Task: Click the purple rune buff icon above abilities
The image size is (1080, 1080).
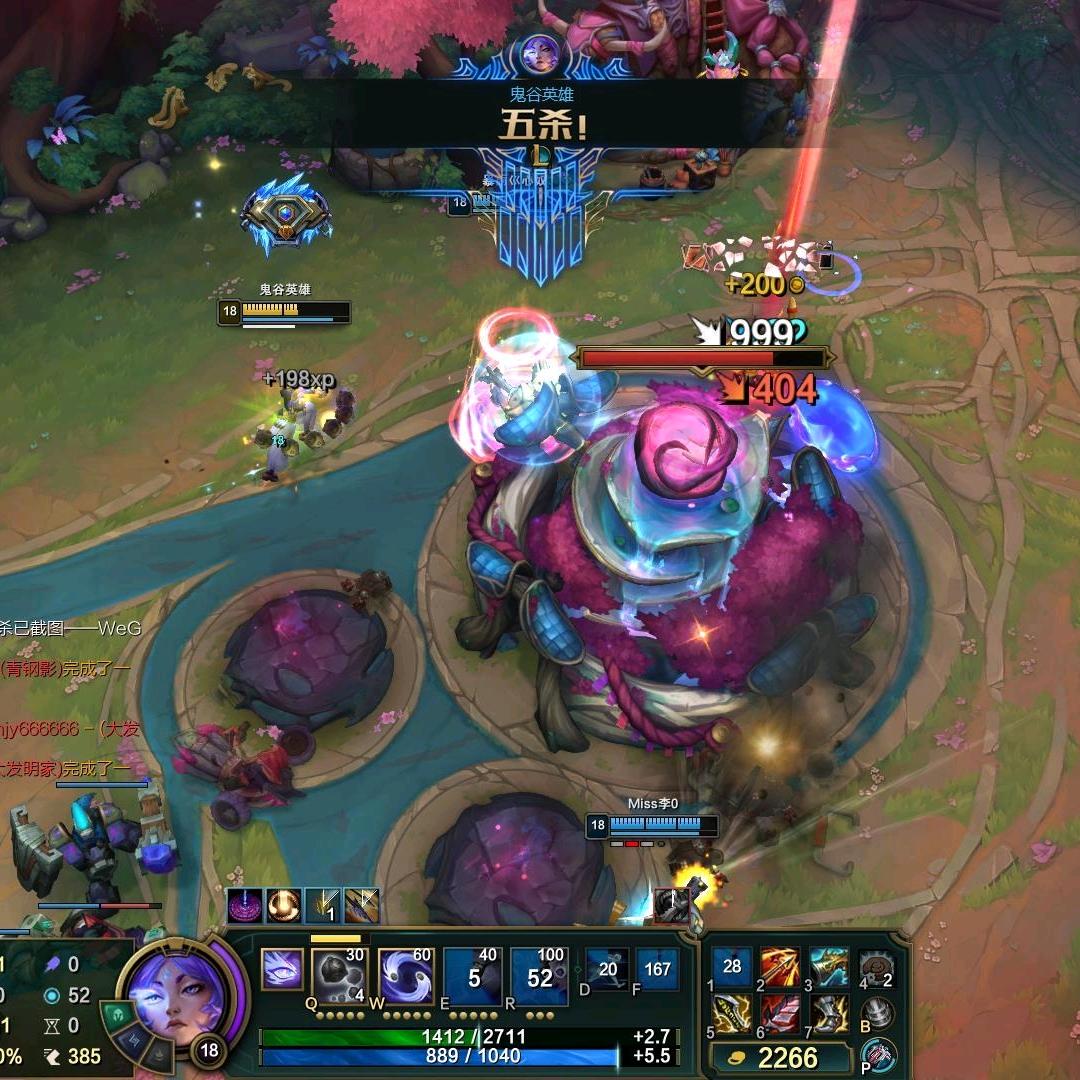Action: click(244, 906)
